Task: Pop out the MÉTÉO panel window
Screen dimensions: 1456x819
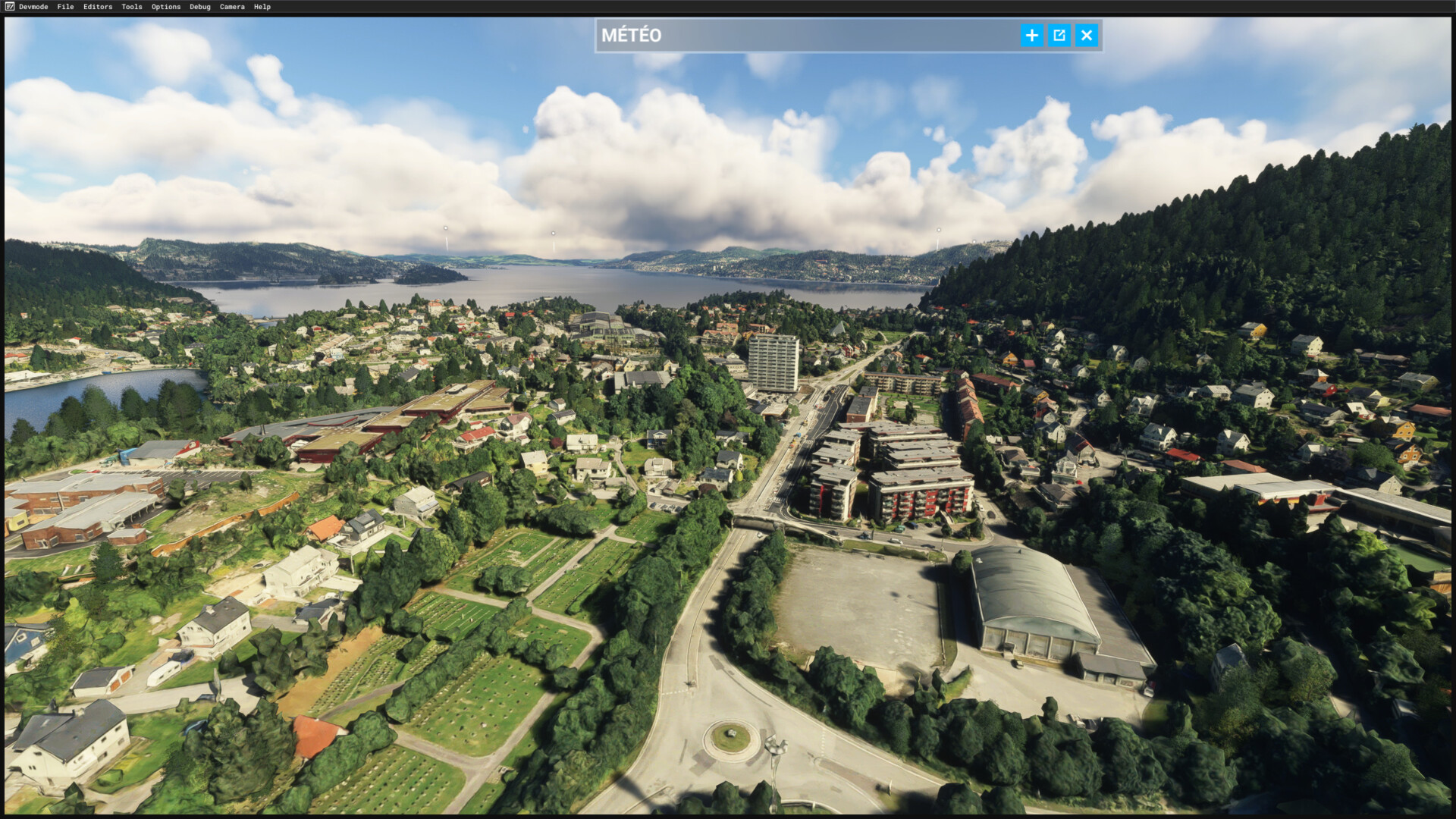Action: click(1059, 36)
